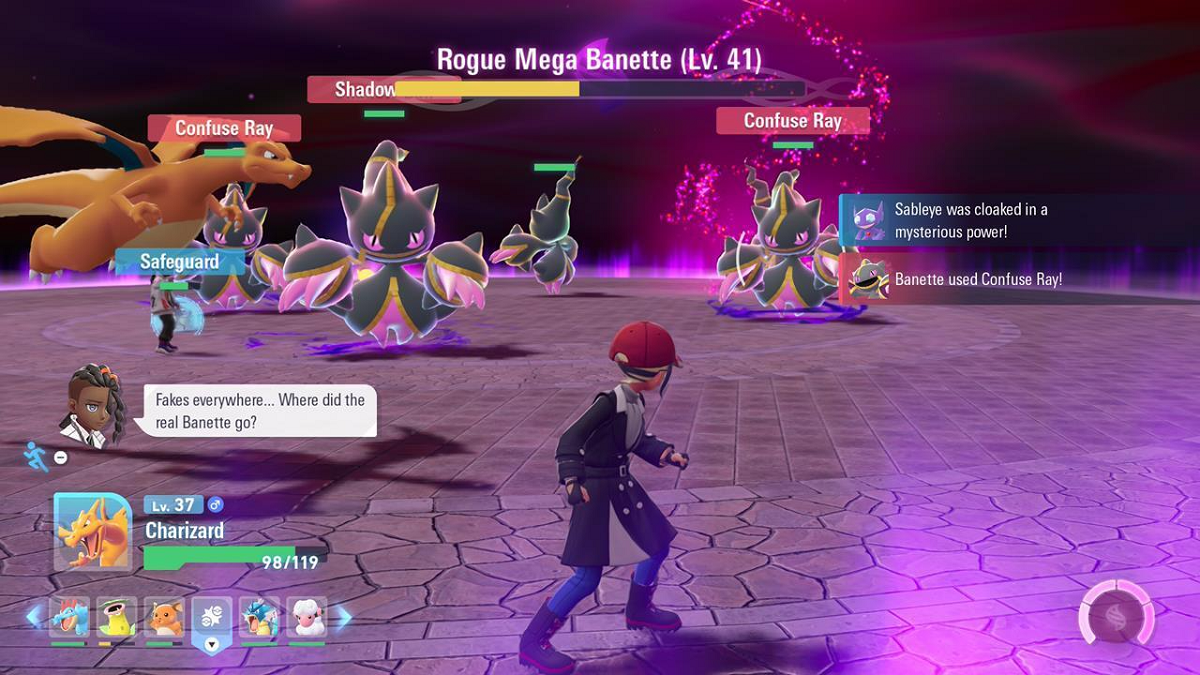
Task: Select the active Charizard portrait
Action: [x=92, y=533]
